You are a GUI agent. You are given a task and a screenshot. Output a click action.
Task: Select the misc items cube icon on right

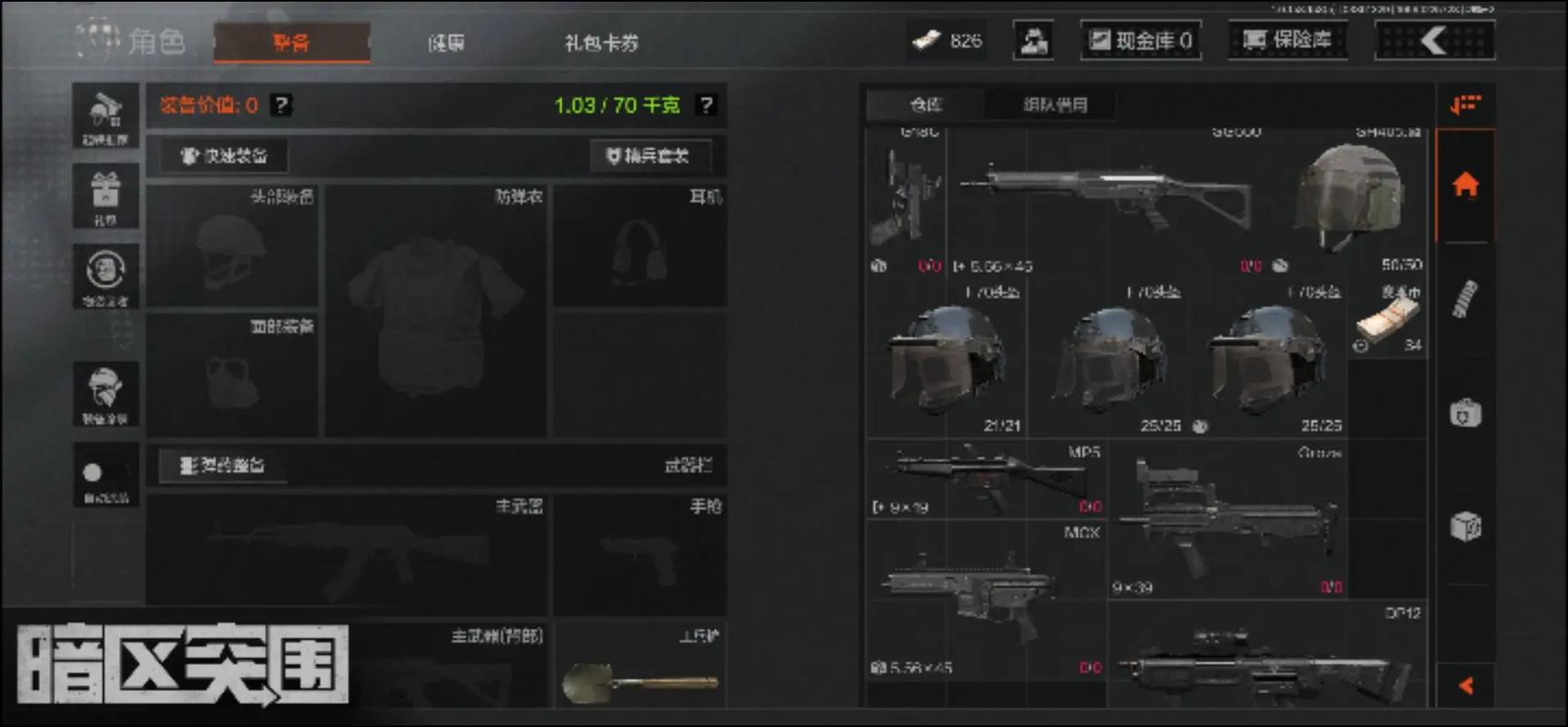1464,525
